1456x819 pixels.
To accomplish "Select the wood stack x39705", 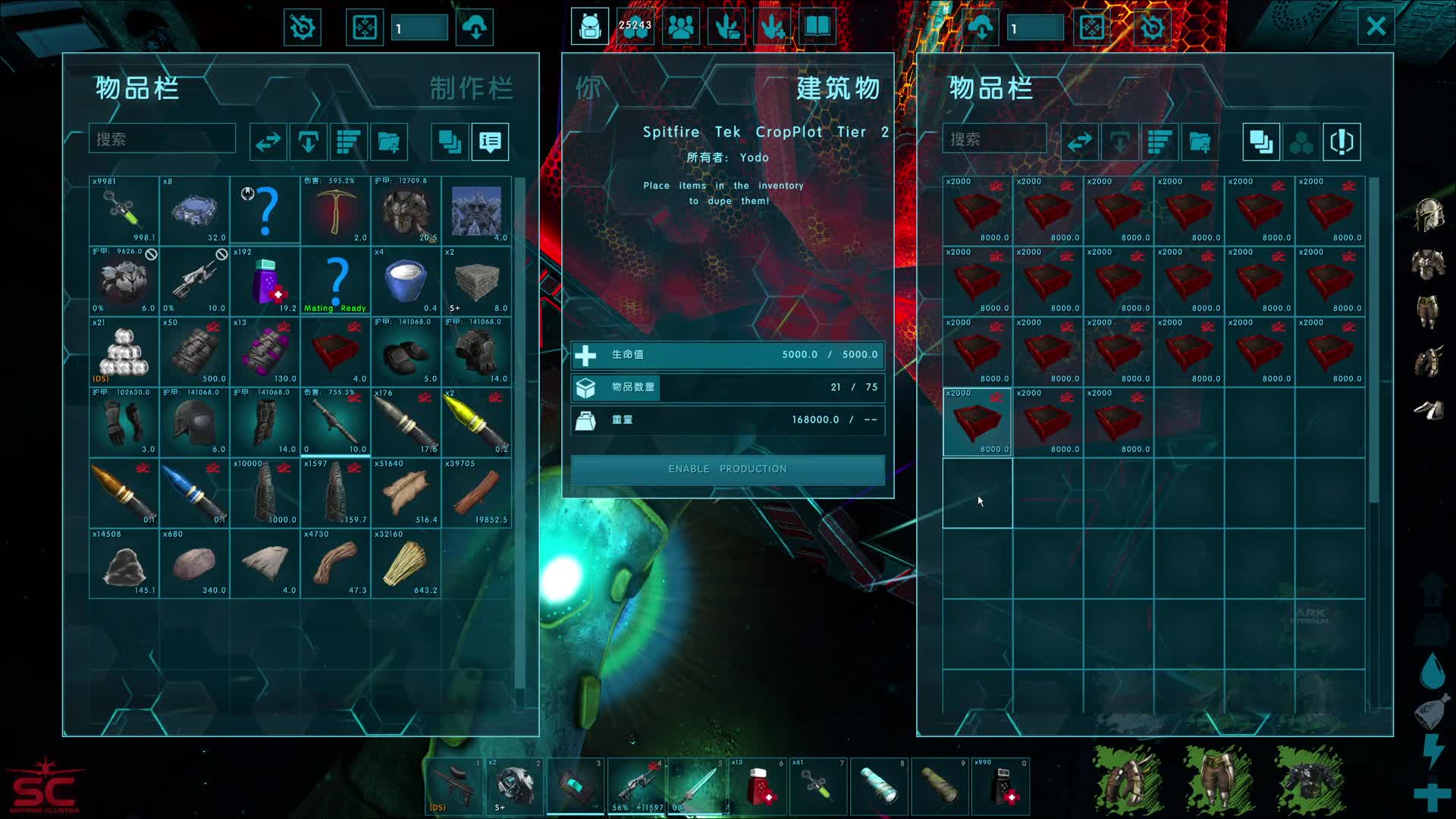I will 476,493.
